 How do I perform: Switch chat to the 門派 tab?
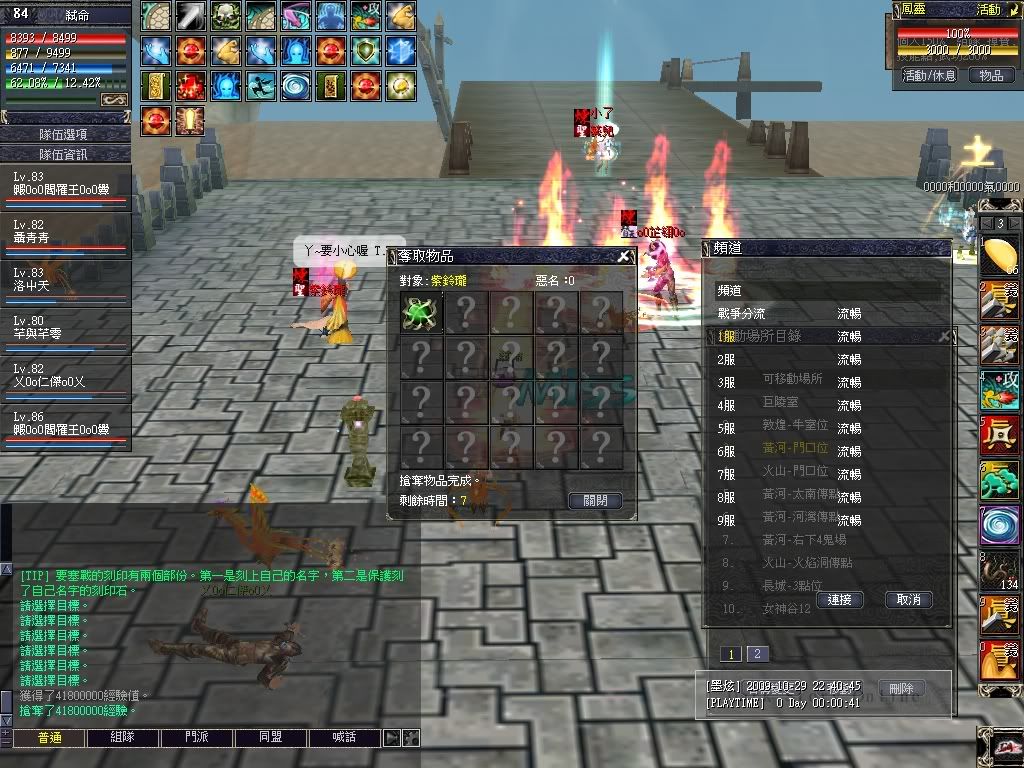198,738
